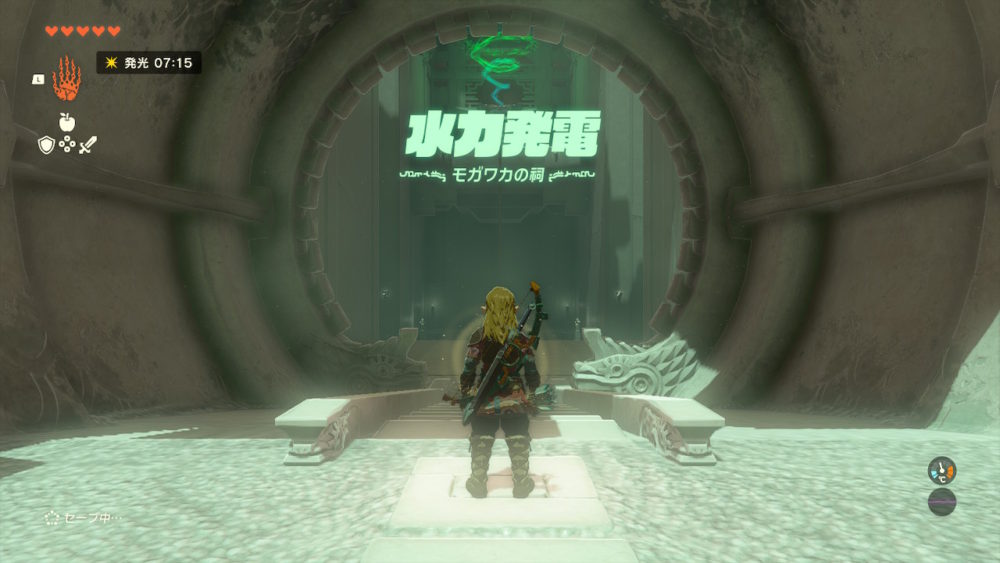Viewport: 1000px width, 563px height.
Task: Open the sword weapon quick-select icon
Action: click(88, 146)
